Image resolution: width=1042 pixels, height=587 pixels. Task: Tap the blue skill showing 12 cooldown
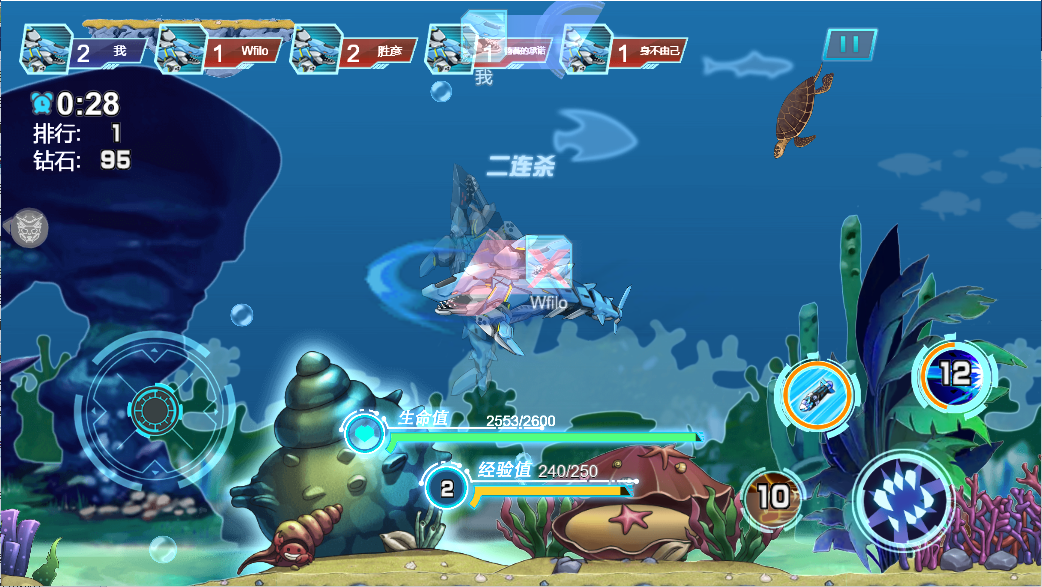coord(954,374)
